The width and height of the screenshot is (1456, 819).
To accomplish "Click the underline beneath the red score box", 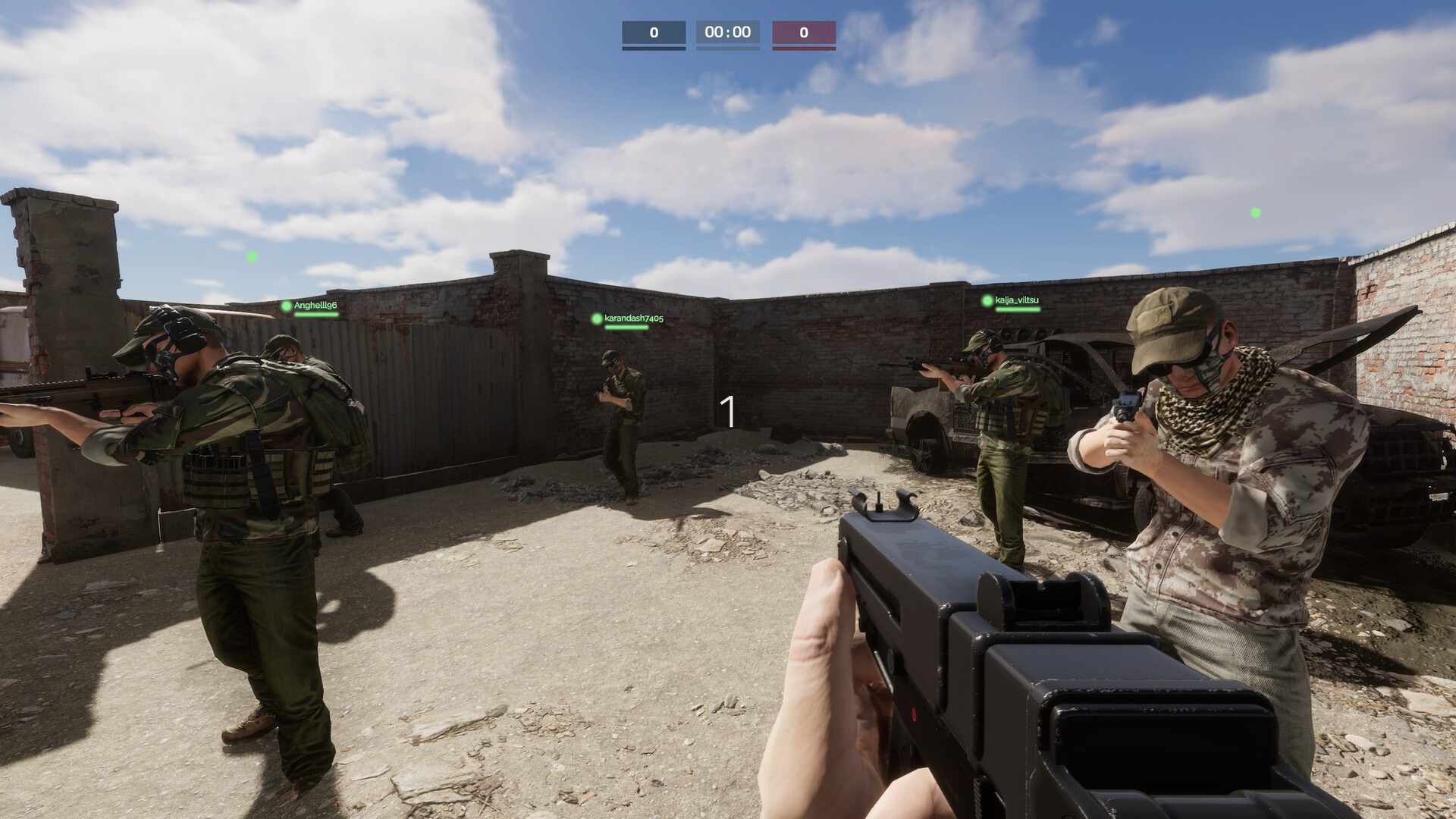I will click(x=804, y=50).
